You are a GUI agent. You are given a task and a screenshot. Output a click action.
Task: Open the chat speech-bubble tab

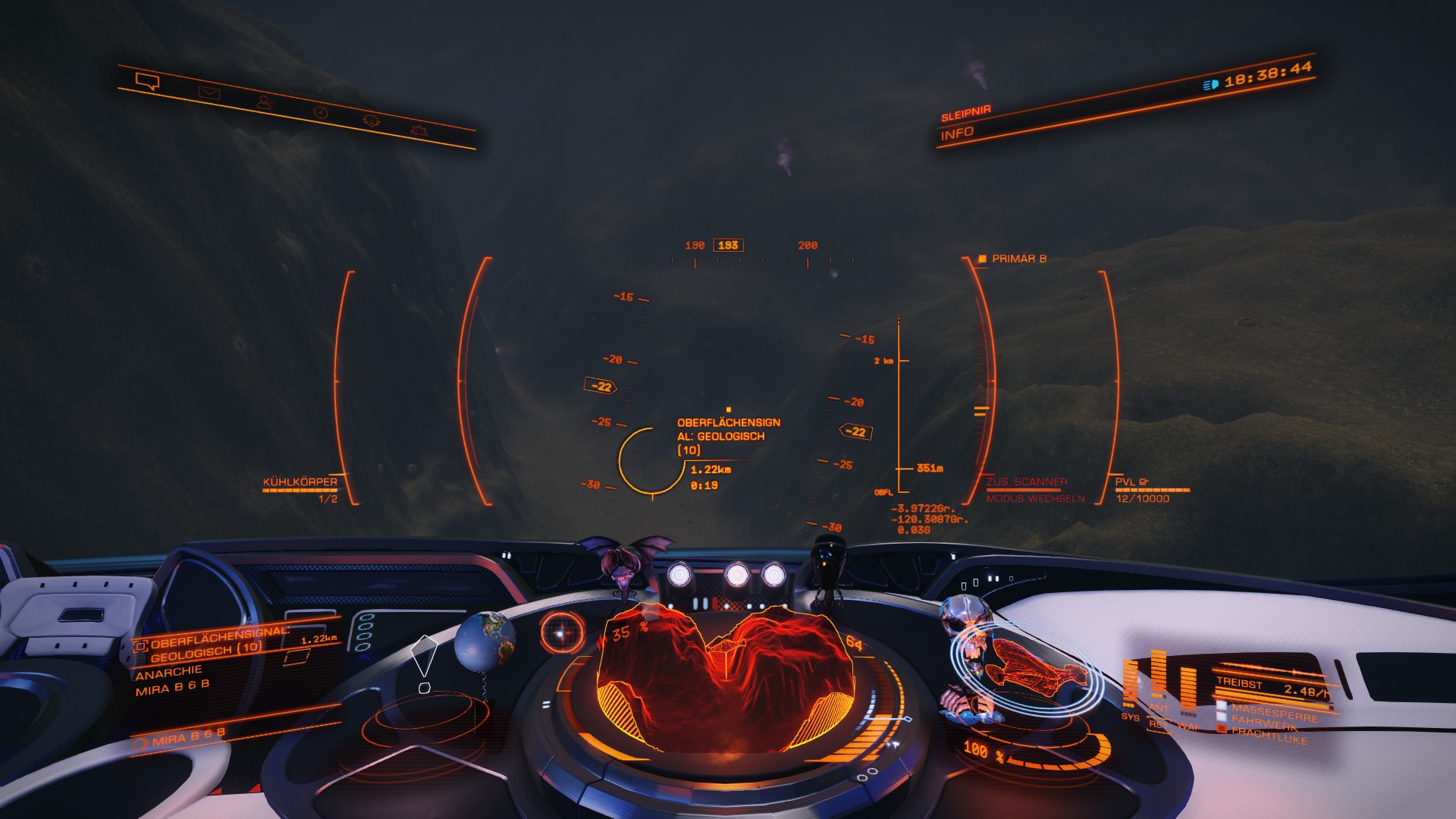pyautogui.click(x=147, y=80)
